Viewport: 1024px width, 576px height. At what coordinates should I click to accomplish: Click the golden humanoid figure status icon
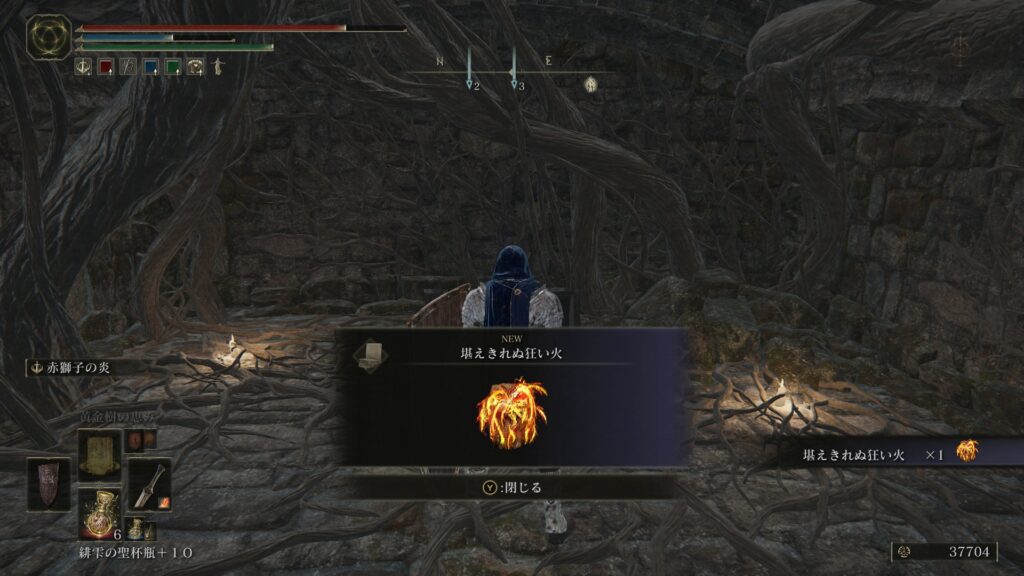pos(216,67)
